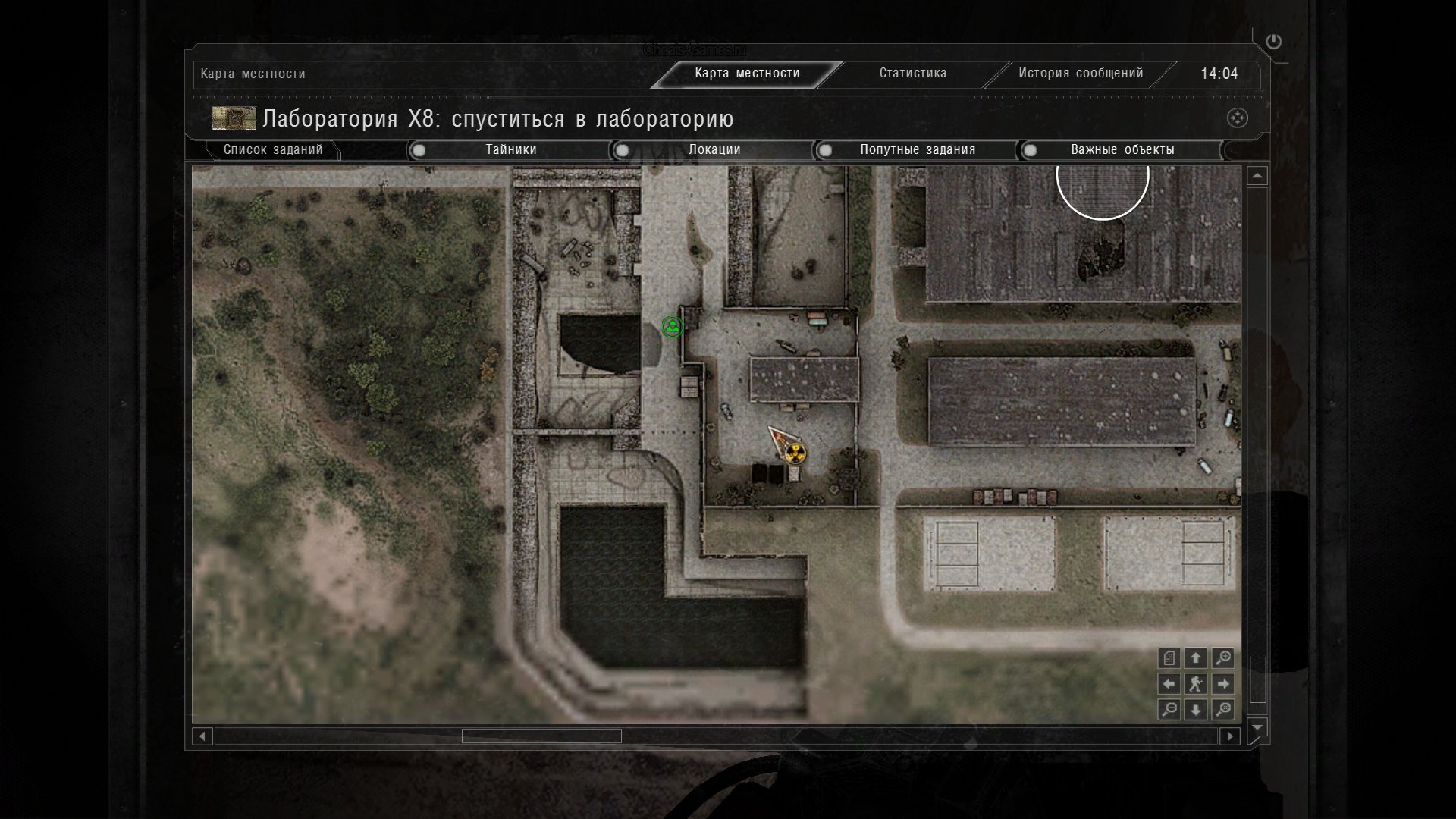Viewport: 1456px width, 819px height.
Task: Center map on player with the stalker icon
Action: tap(1196, 684)
